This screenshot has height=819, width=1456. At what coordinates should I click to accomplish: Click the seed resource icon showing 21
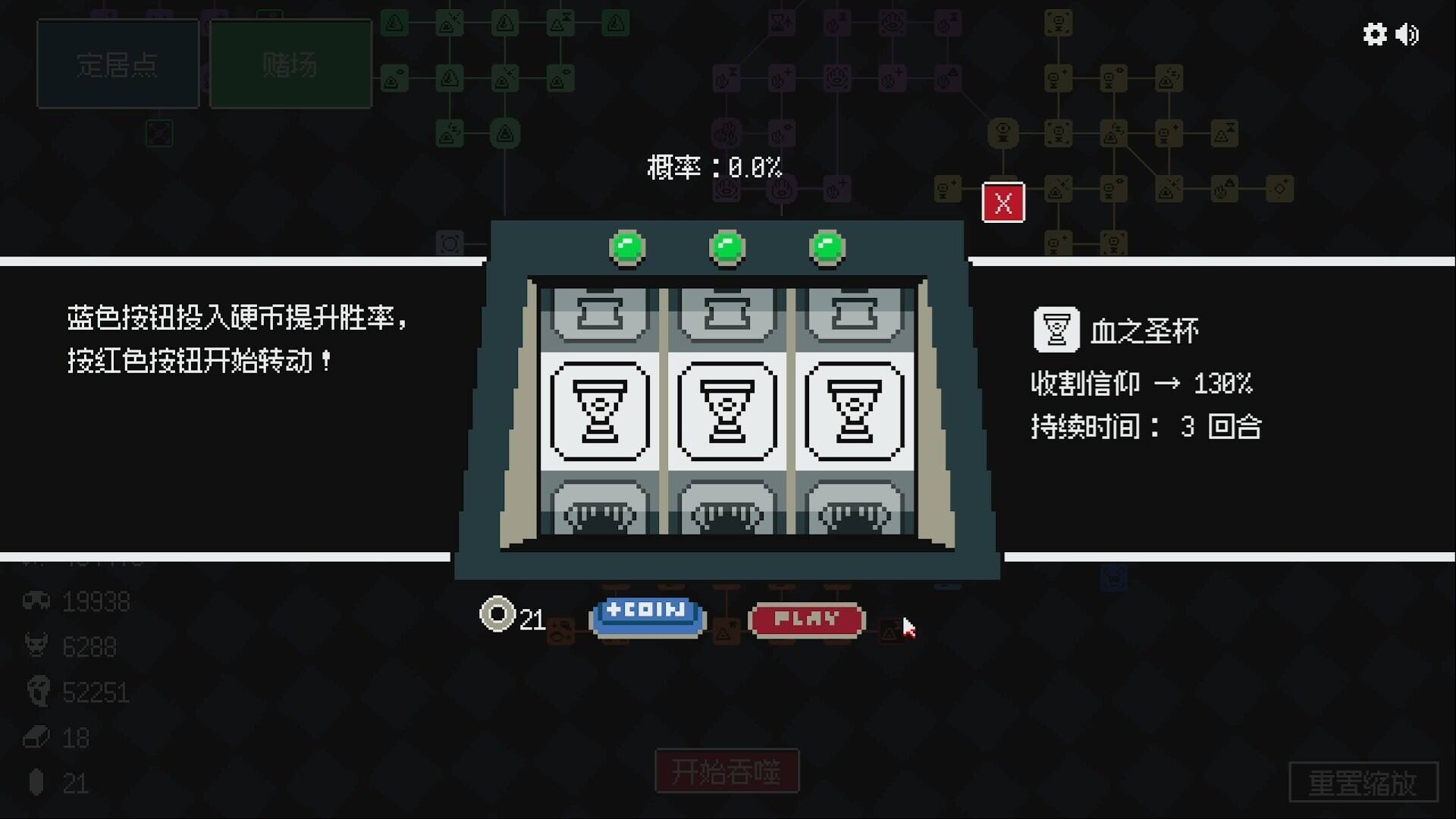pyautogui.click(x=35, y=783)
